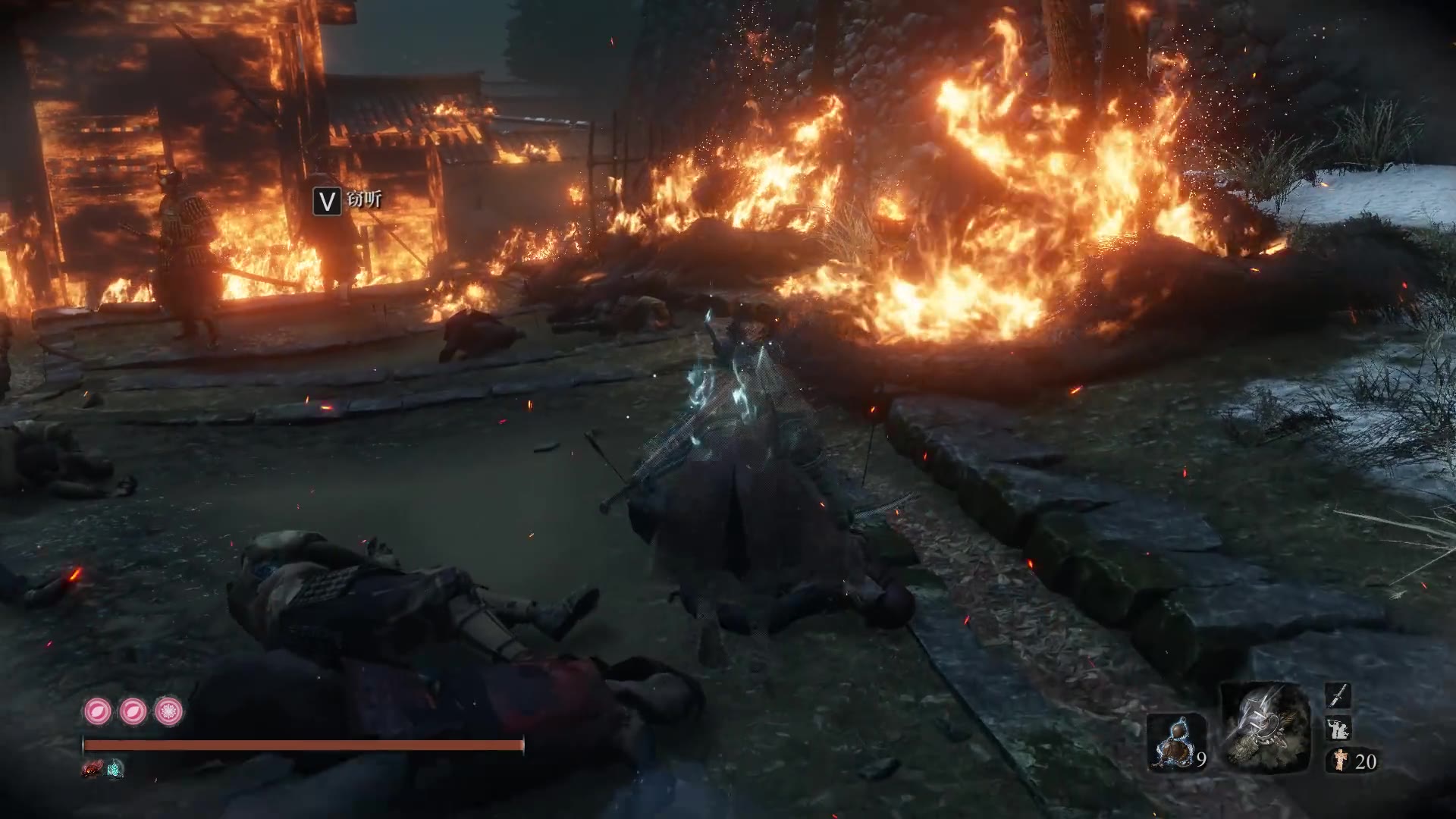The height and width of the screenshot is (819, 1456).
Task: Activate the shuriken prosthetic tool icon
Action: [1265, 726]
